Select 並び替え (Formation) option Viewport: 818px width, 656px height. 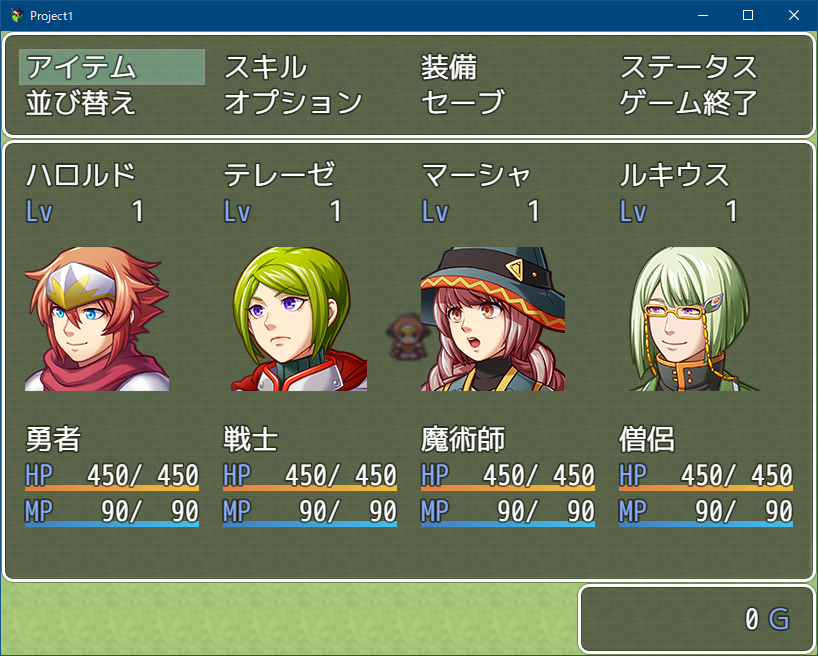tap(82, 102)
